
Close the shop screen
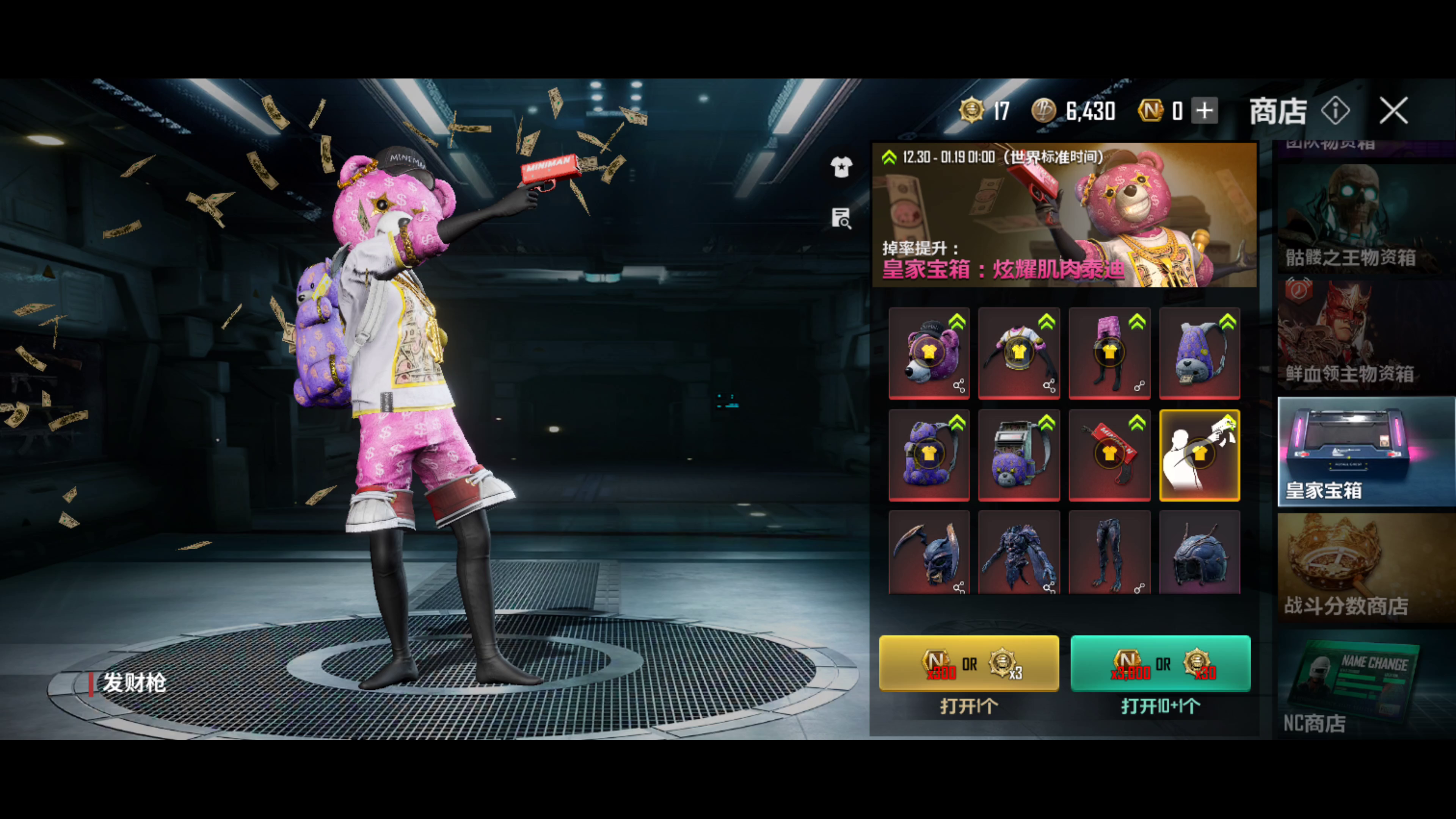pos(1393,110)
